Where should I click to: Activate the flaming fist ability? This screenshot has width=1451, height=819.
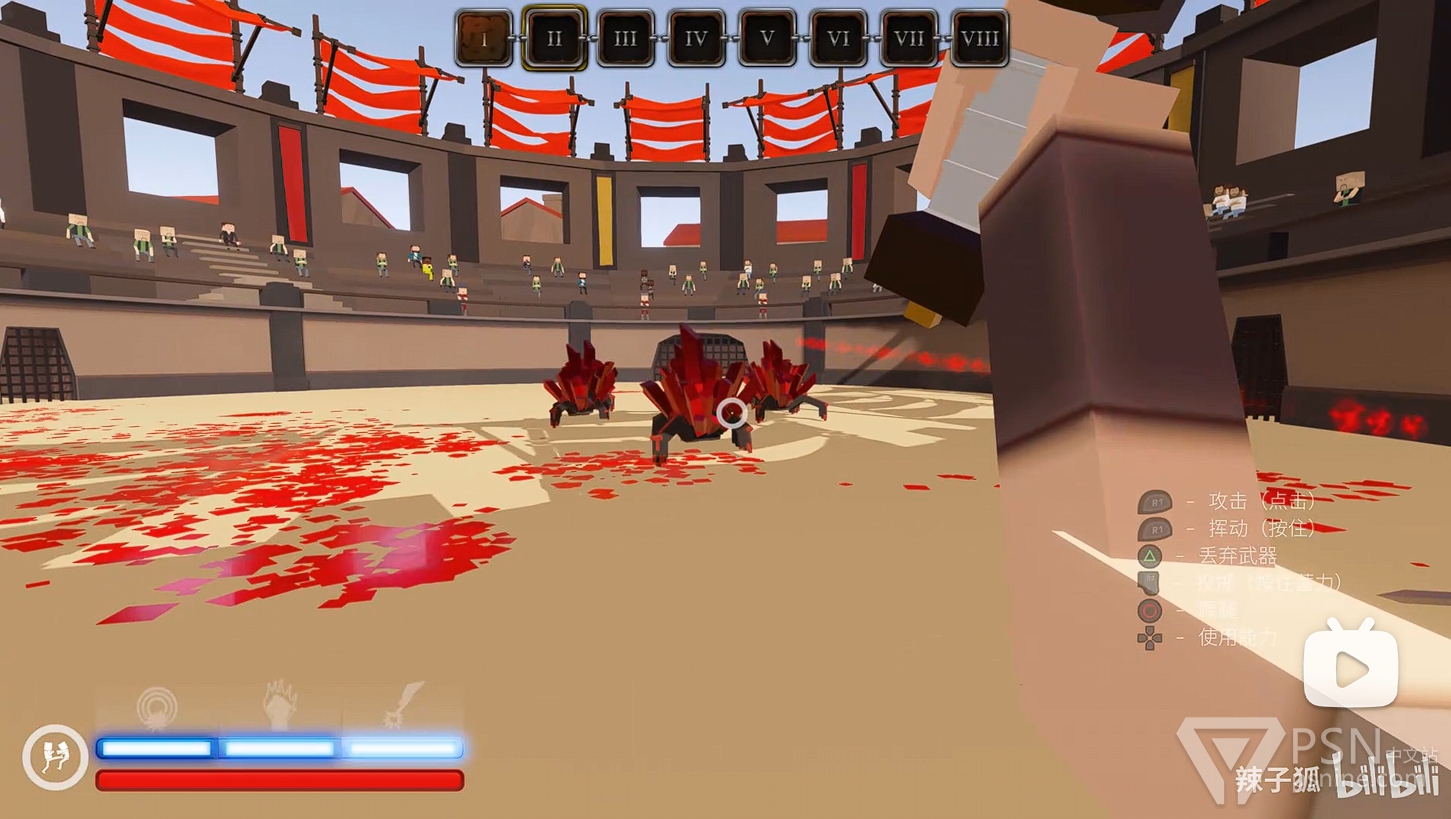pos(280,704)
